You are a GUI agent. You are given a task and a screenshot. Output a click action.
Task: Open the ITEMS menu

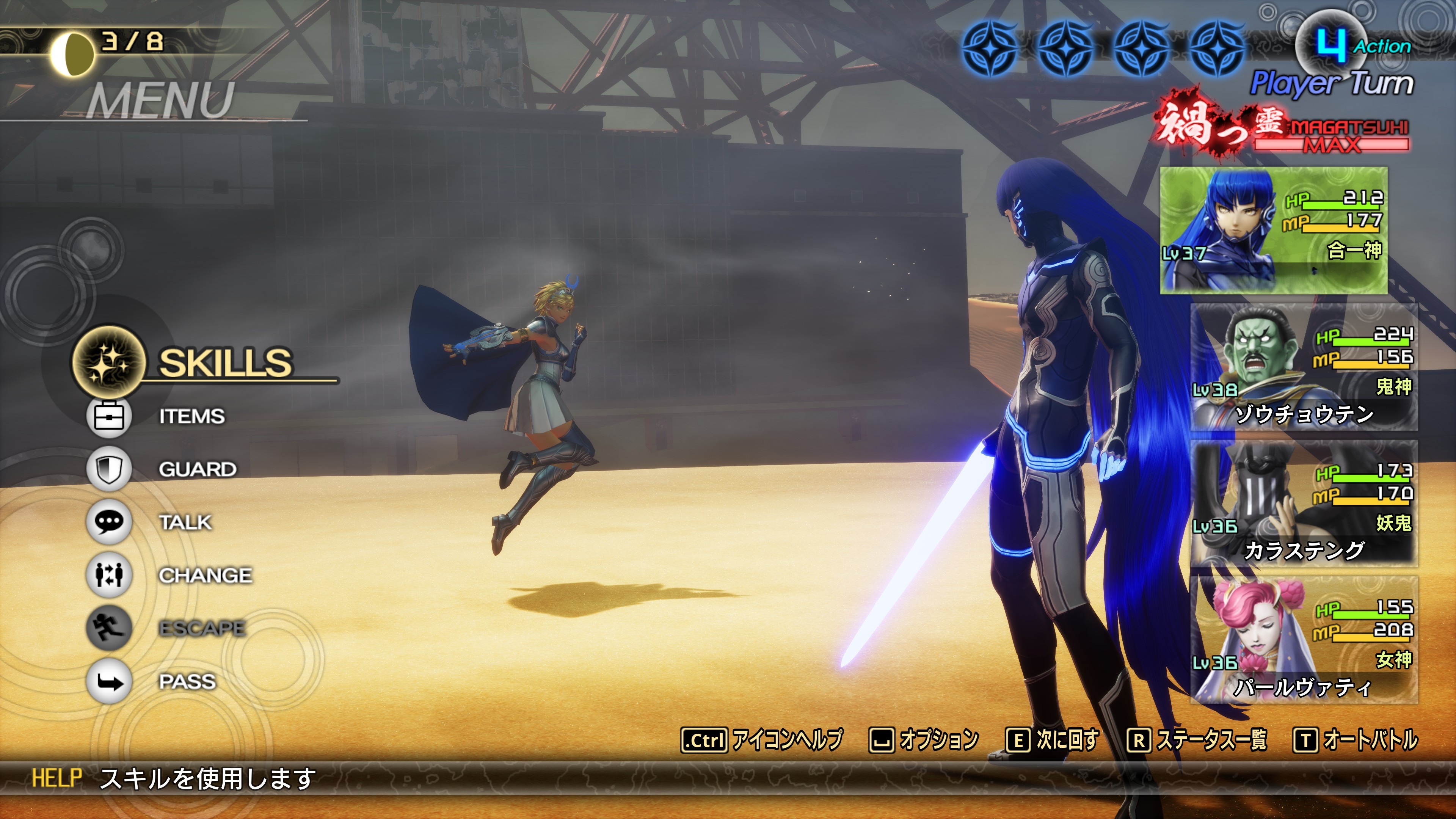pyautogui.click(x=191, y=417)
